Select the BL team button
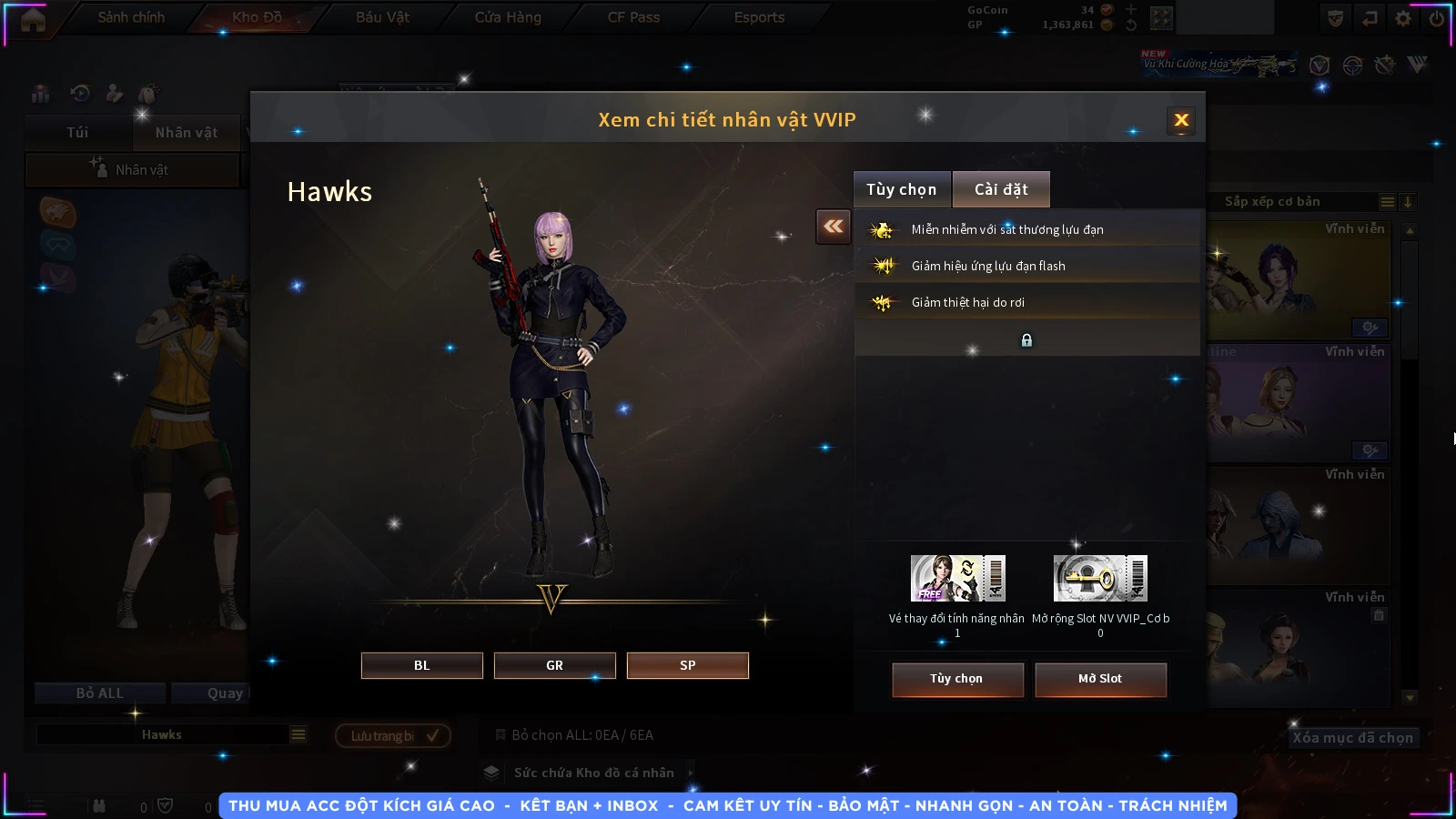Image resolution: width=1456 pixels, height=819 pixels. click(x=421, y=665)
